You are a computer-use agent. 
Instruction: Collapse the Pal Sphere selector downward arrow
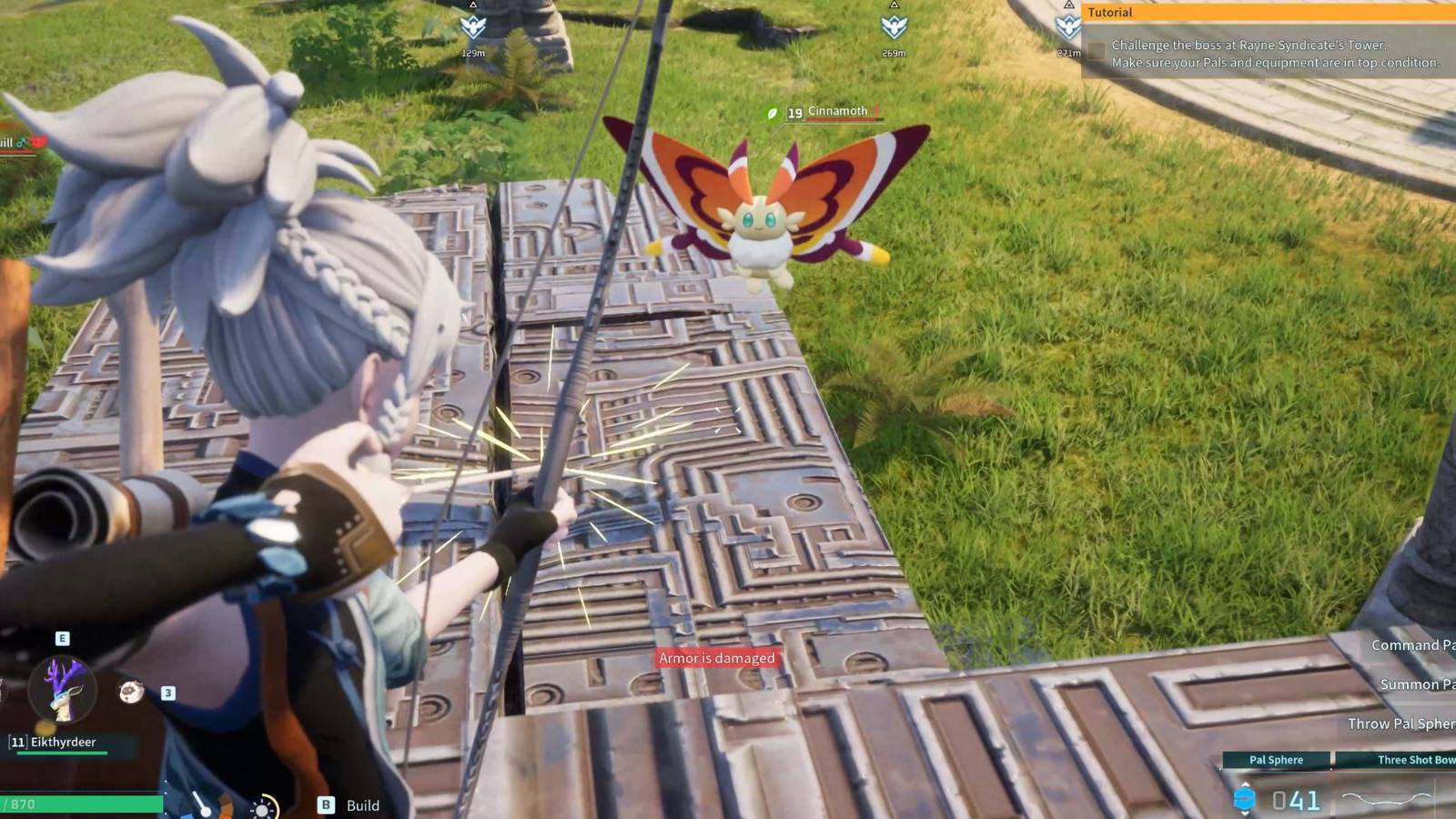point(1245,814)
